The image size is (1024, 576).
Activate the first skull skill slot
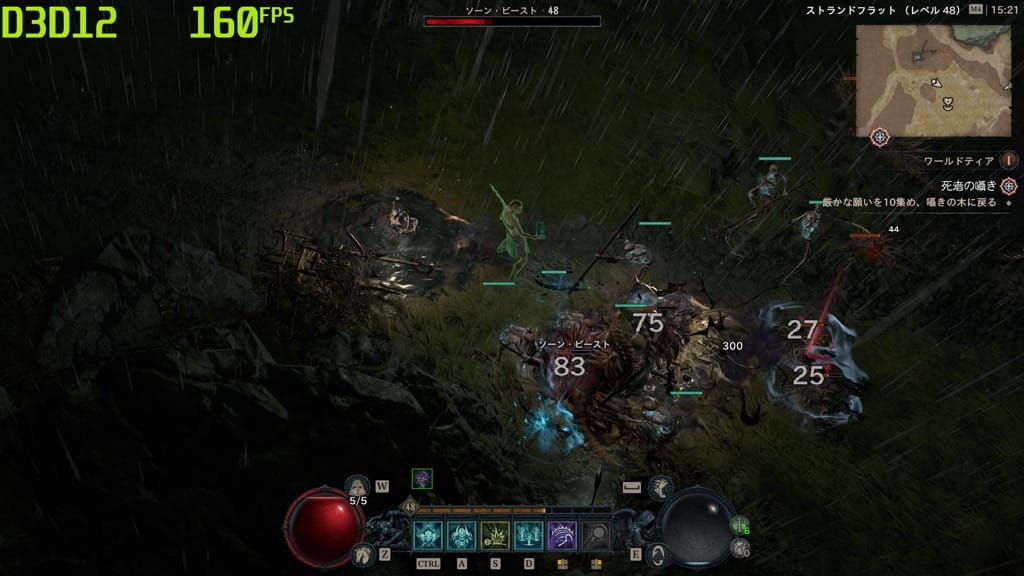coord(428,537)
